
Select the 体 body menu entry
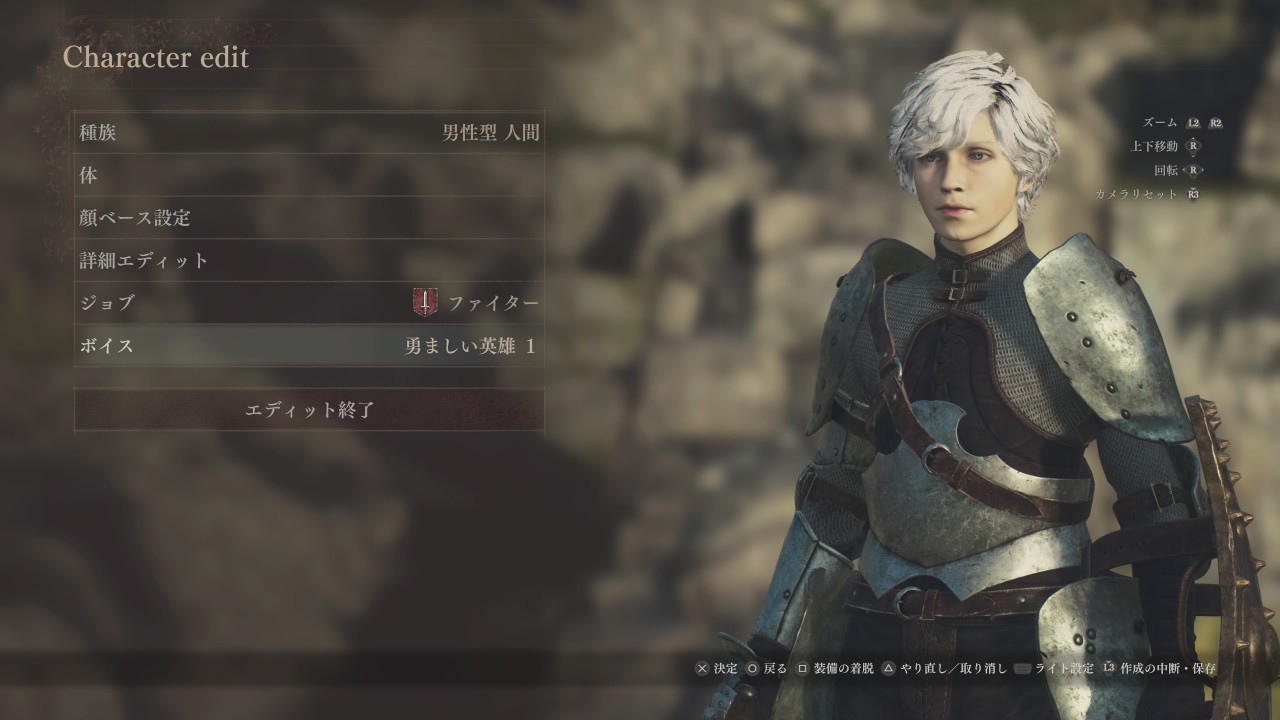coord(309,175)
